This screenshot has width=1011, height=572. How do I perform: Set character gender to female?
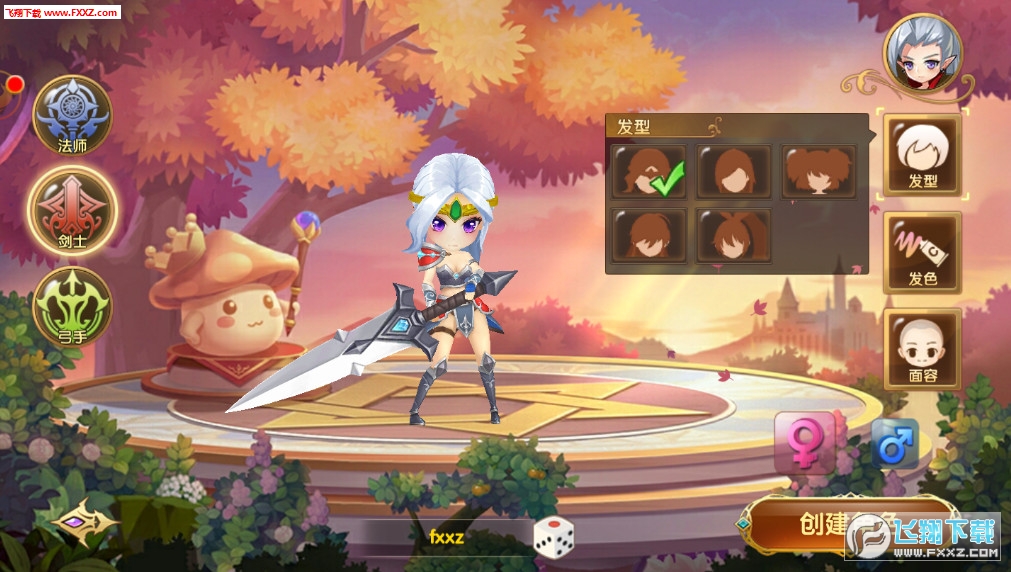click(803, 442)
